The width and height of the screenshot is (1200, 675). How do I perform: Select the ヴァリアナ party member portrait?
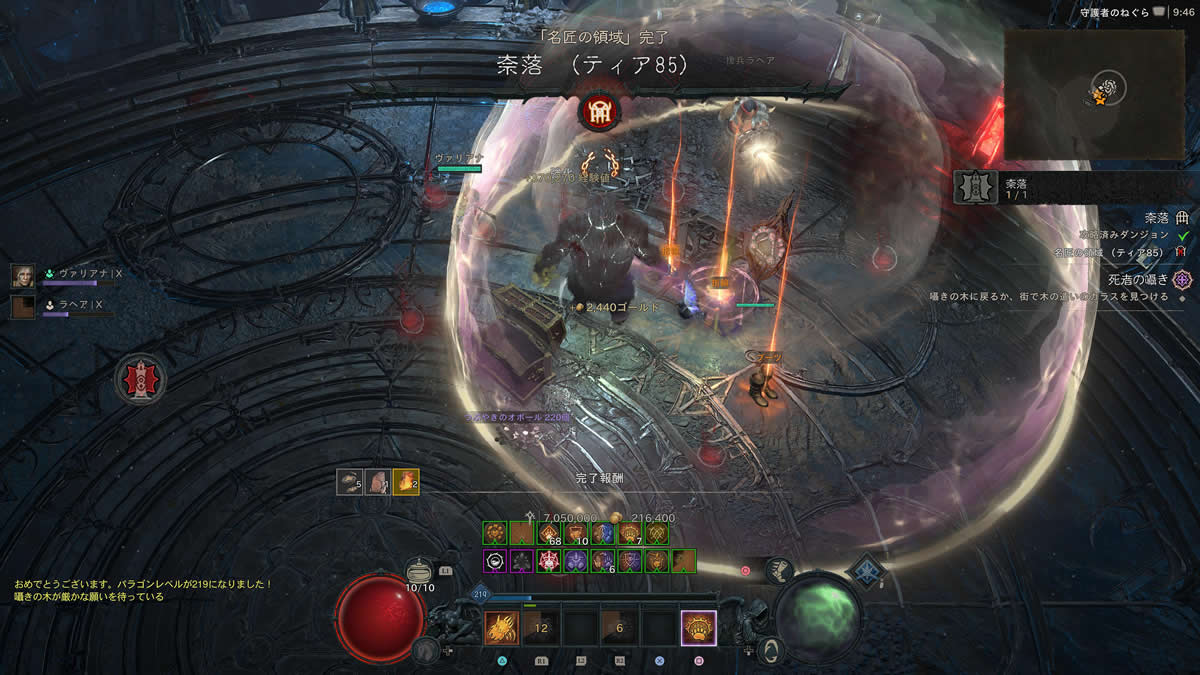tap(23, 276)
